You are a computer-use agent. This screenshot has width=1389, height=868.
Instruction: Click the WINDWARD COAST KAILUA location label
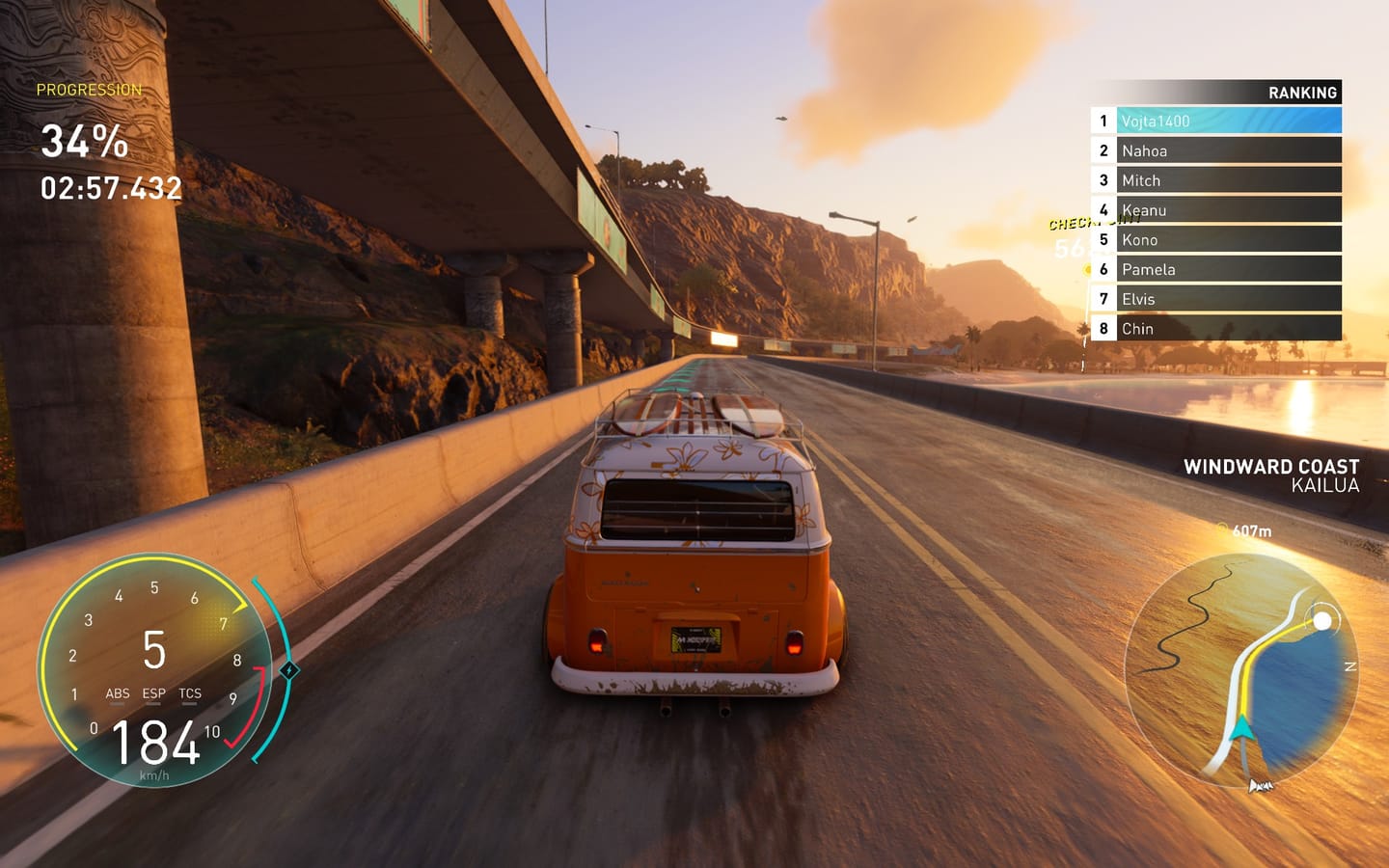1273,475
